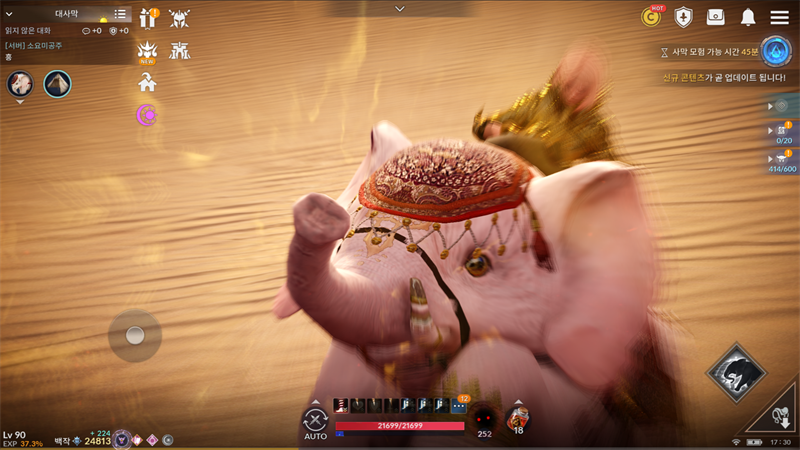The height and width of the screenshot is (450, 800).
Task: Open the horned helmet icon
Action: point(180,18)
